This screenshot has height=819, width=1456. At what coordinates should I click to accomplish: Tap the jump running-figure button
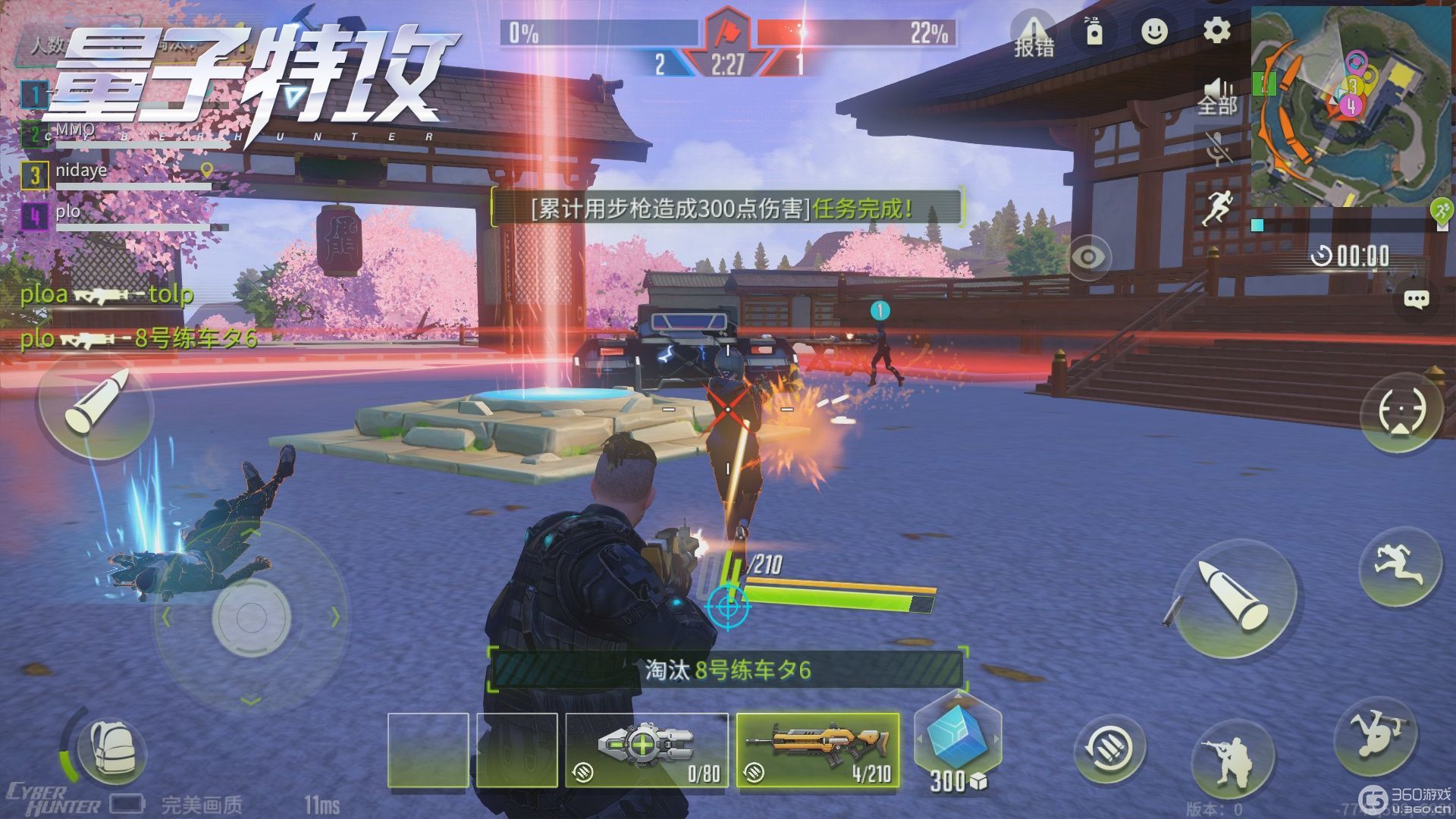[x=1399, y=566]
